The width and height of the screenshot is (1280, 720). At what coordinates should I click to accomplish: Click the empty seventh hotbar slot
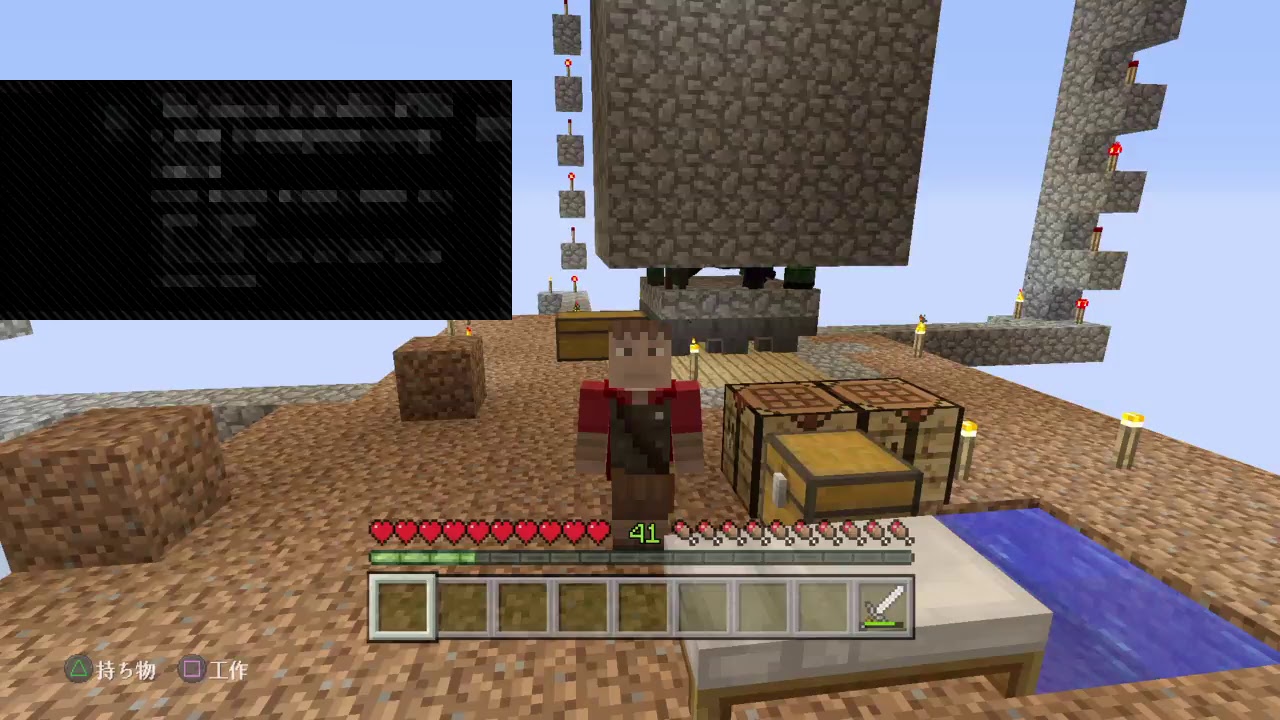click(x=760, y=603)
